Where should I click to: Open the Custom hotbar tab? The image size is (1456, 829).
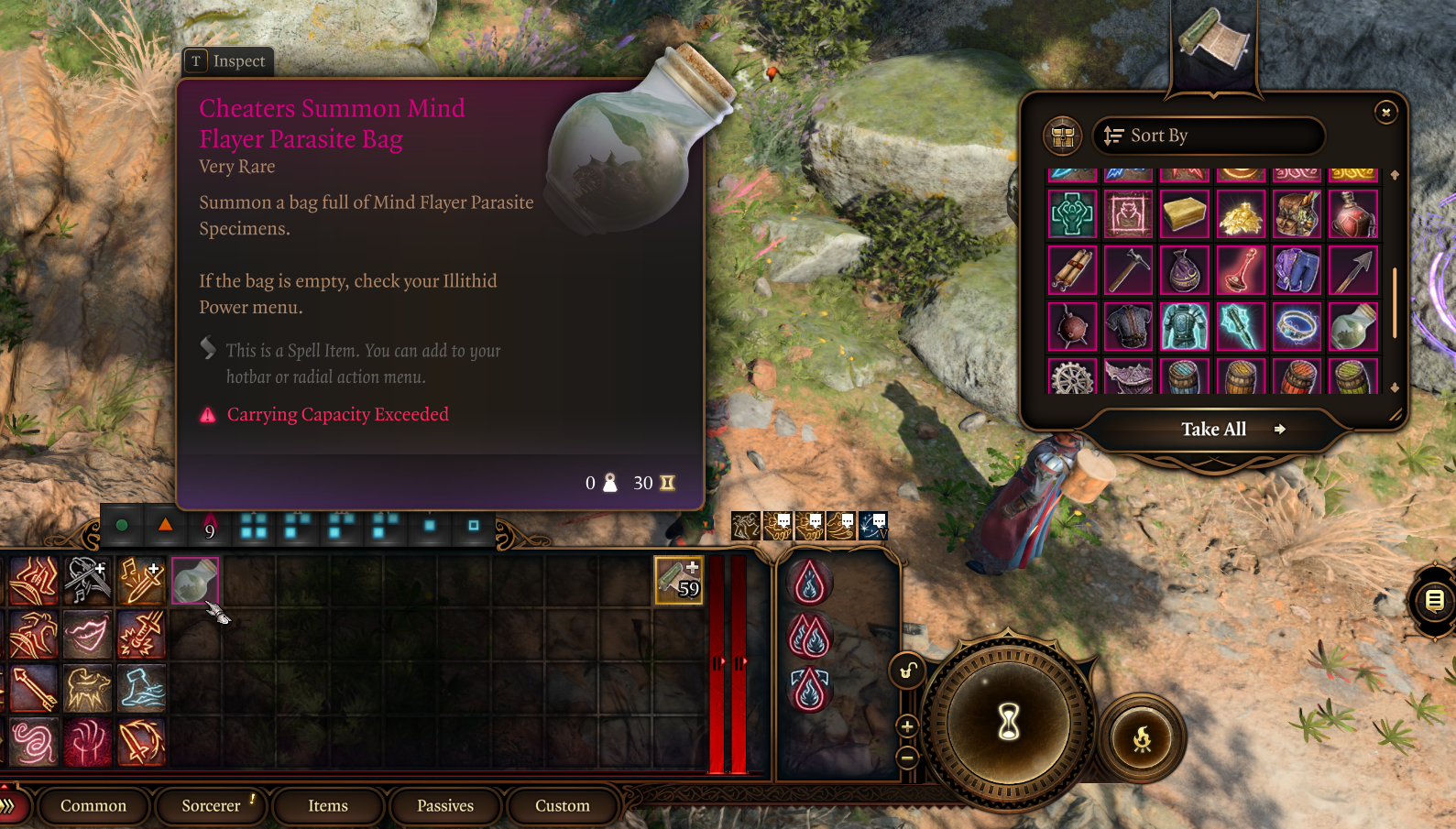tap(563, 806)
